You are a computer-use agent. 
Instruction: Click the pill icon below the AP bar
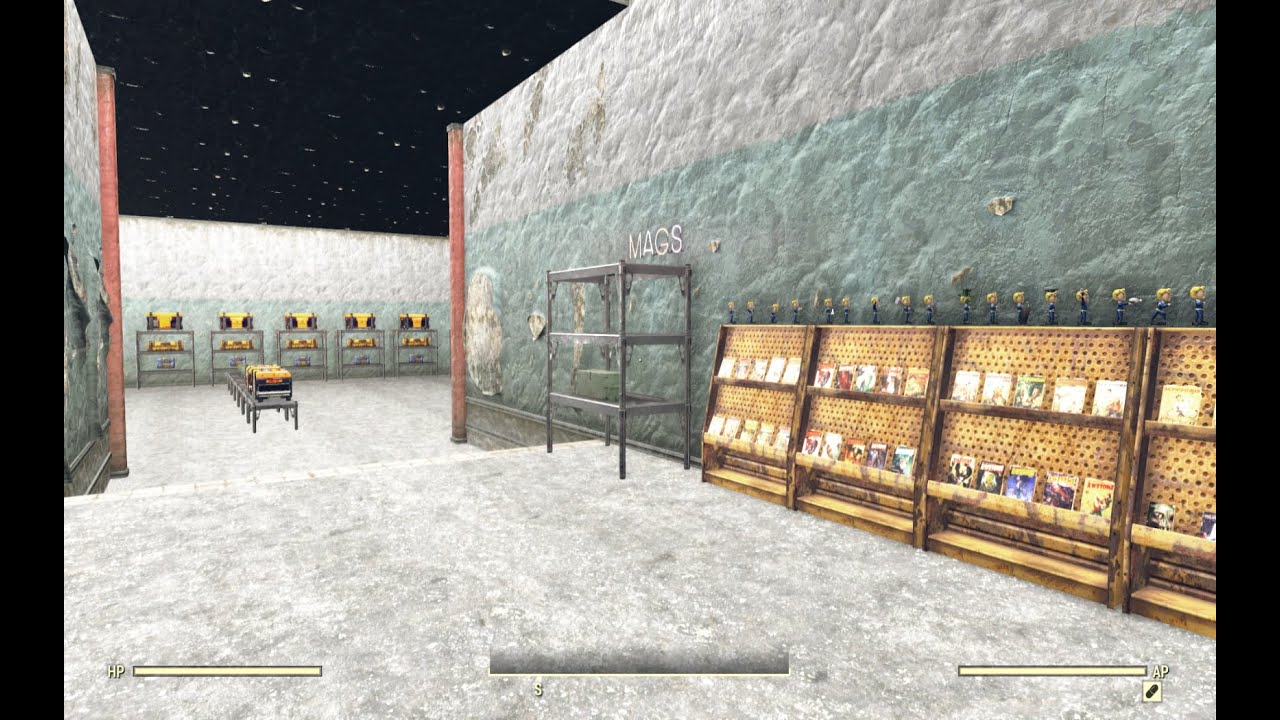(1151, 690)
